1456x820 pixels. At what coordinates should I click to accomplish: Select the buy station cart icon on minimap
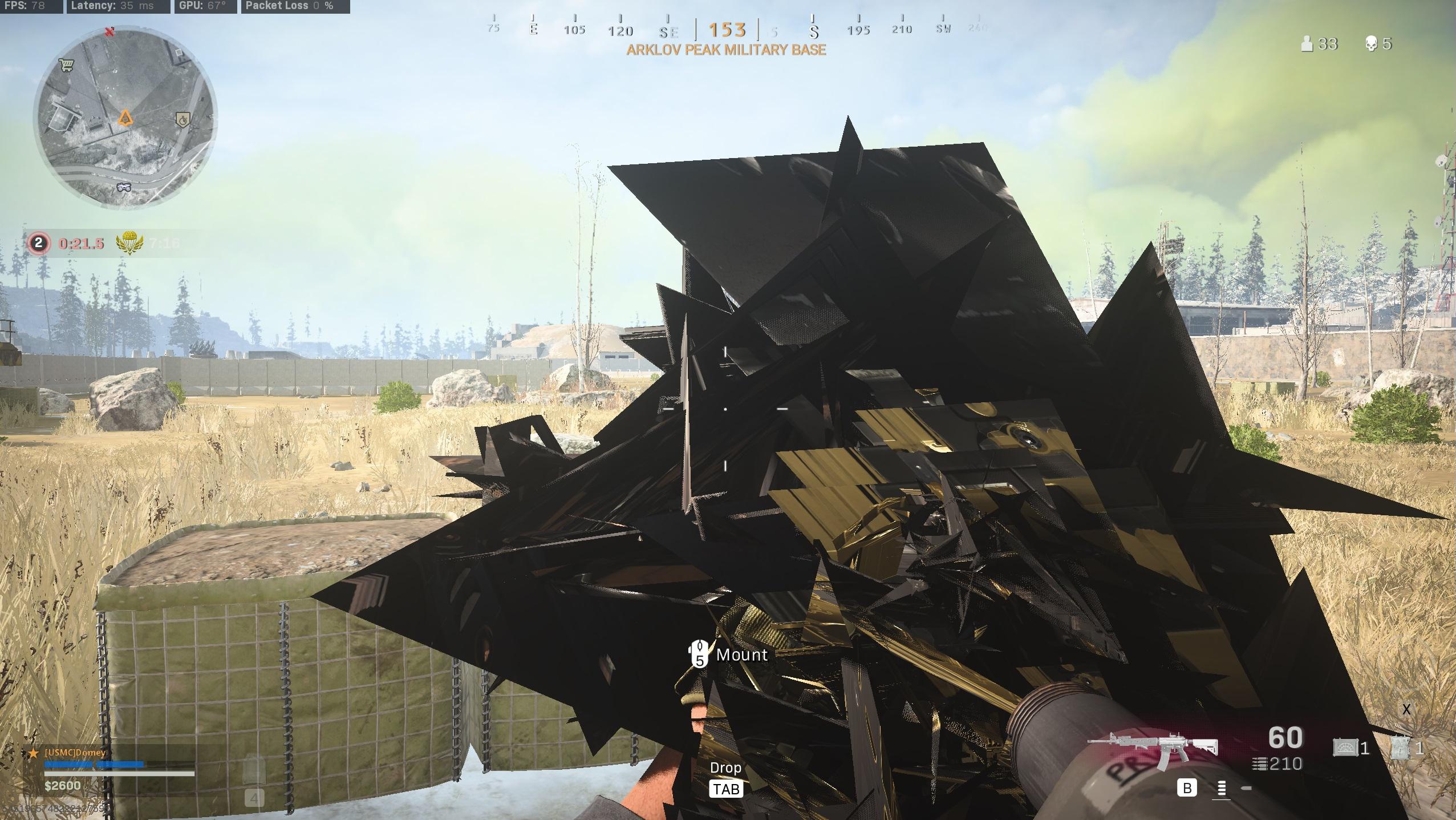[x=67, y=66]
